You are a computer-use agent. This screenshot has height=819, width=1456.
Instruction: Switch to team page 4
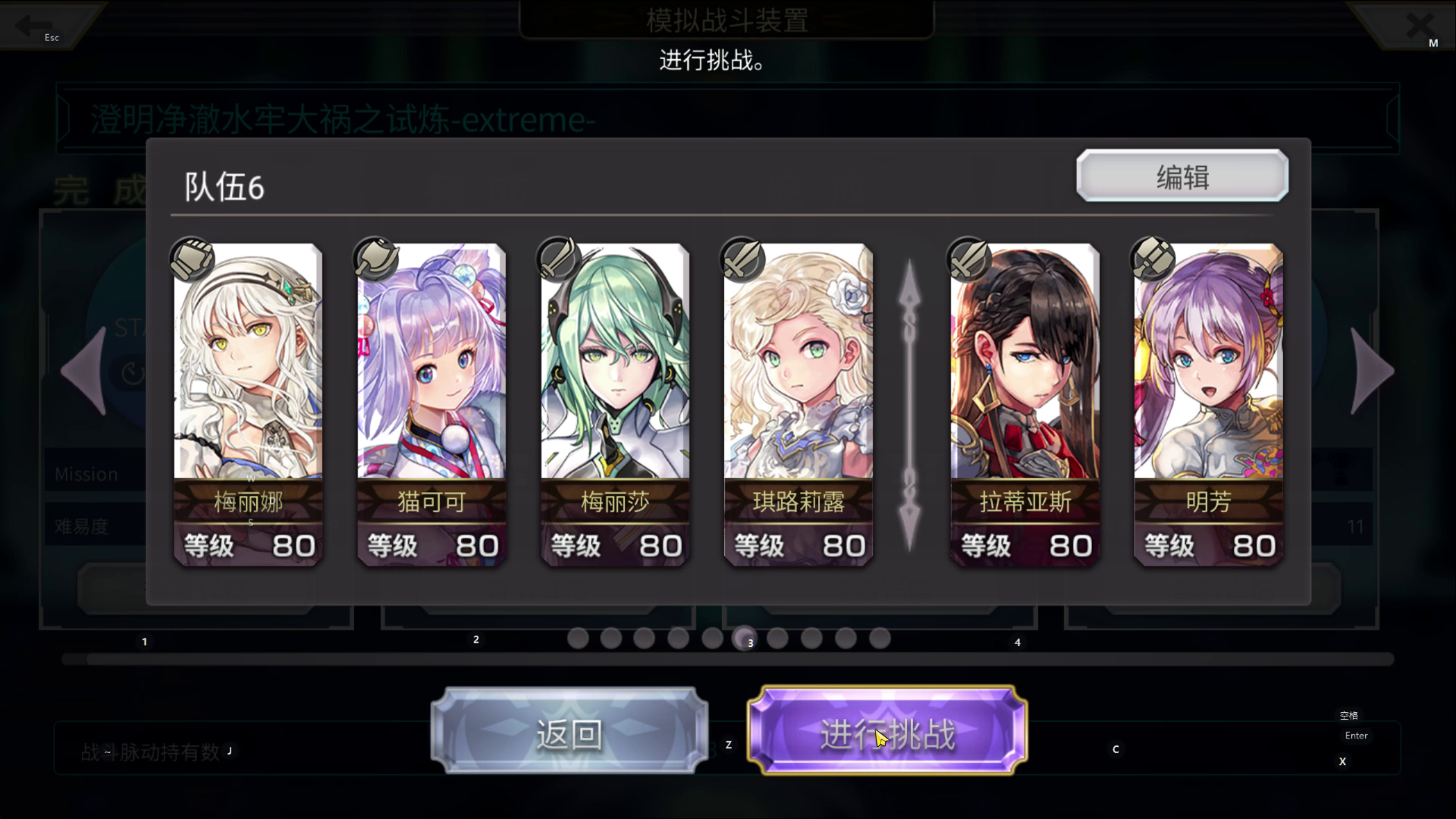(x=1018, y=642)
